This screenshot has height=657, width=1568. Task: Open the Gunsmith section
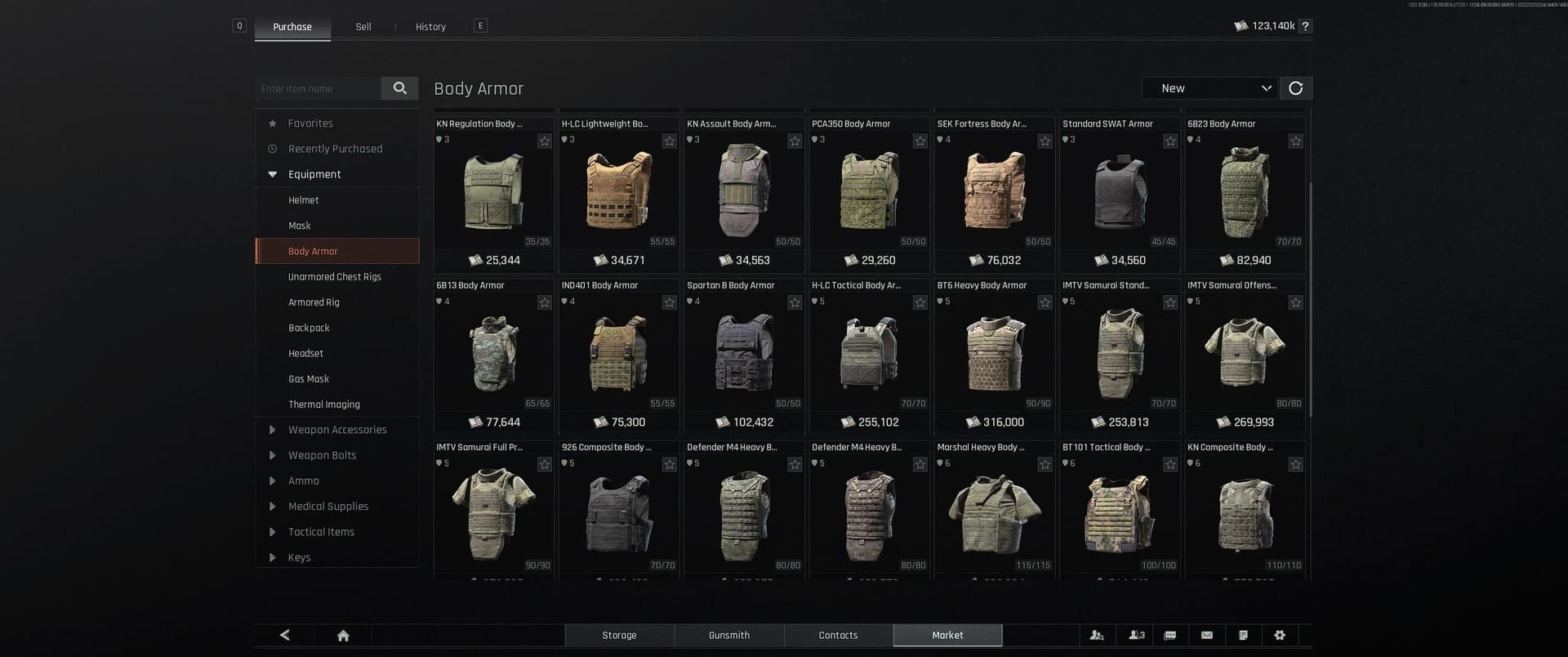pos(728,635)
